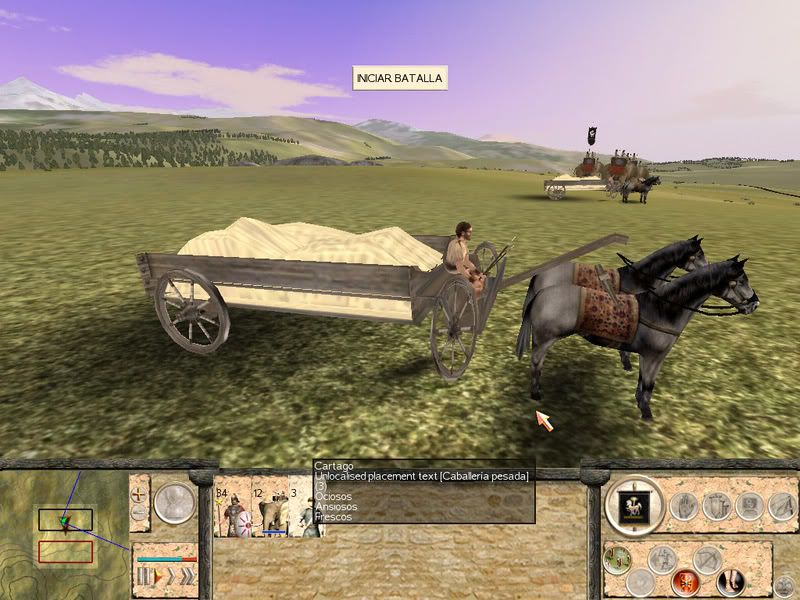Set battle speed to normal play arrow

(x=155, y=575)
